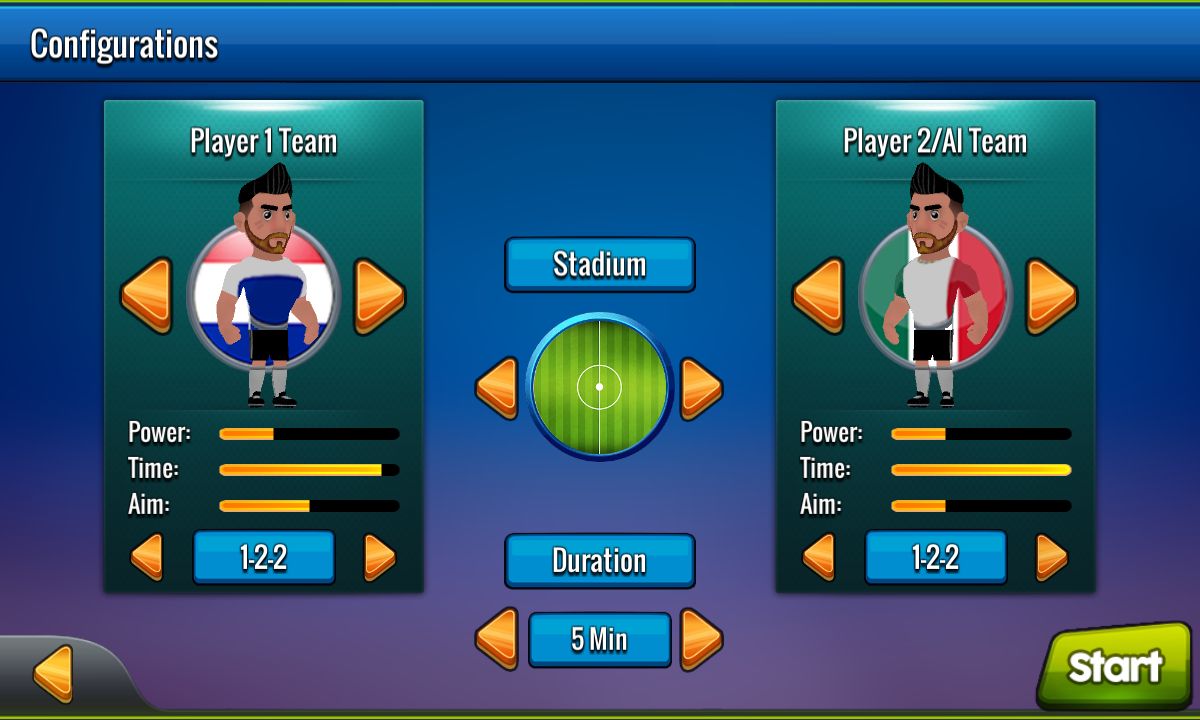Choose next team for Player 2/AI

pos(1051,295)
